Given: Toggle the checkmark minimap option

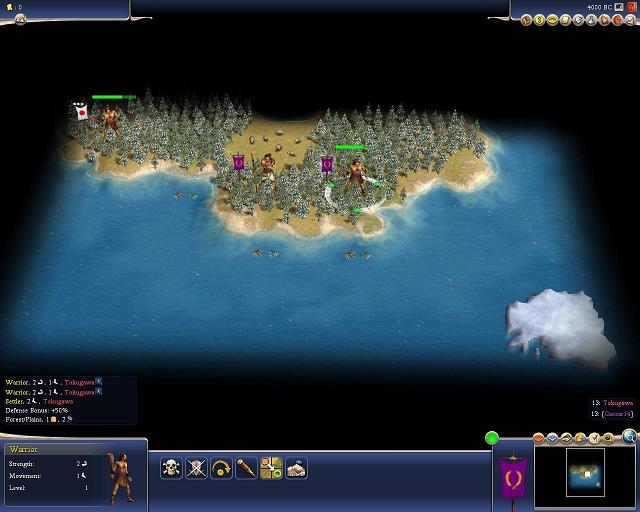Looking at the screenshot, I should coord(595,437).
